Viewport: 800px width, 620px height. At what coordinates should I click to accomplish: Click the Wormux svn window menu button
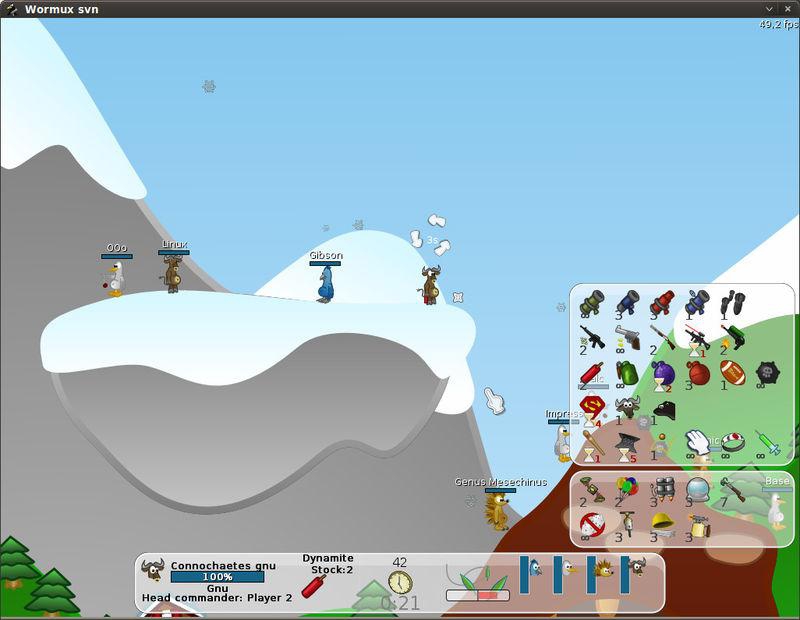[9, 8]
